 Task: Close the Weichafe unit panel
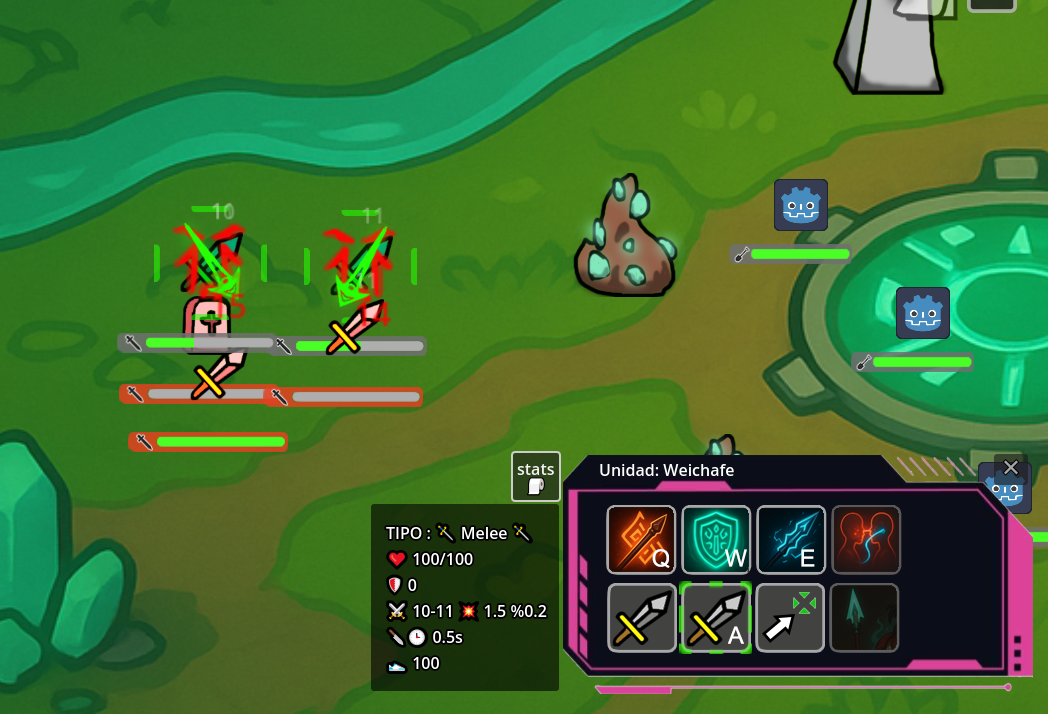(x=1011, y=467)
